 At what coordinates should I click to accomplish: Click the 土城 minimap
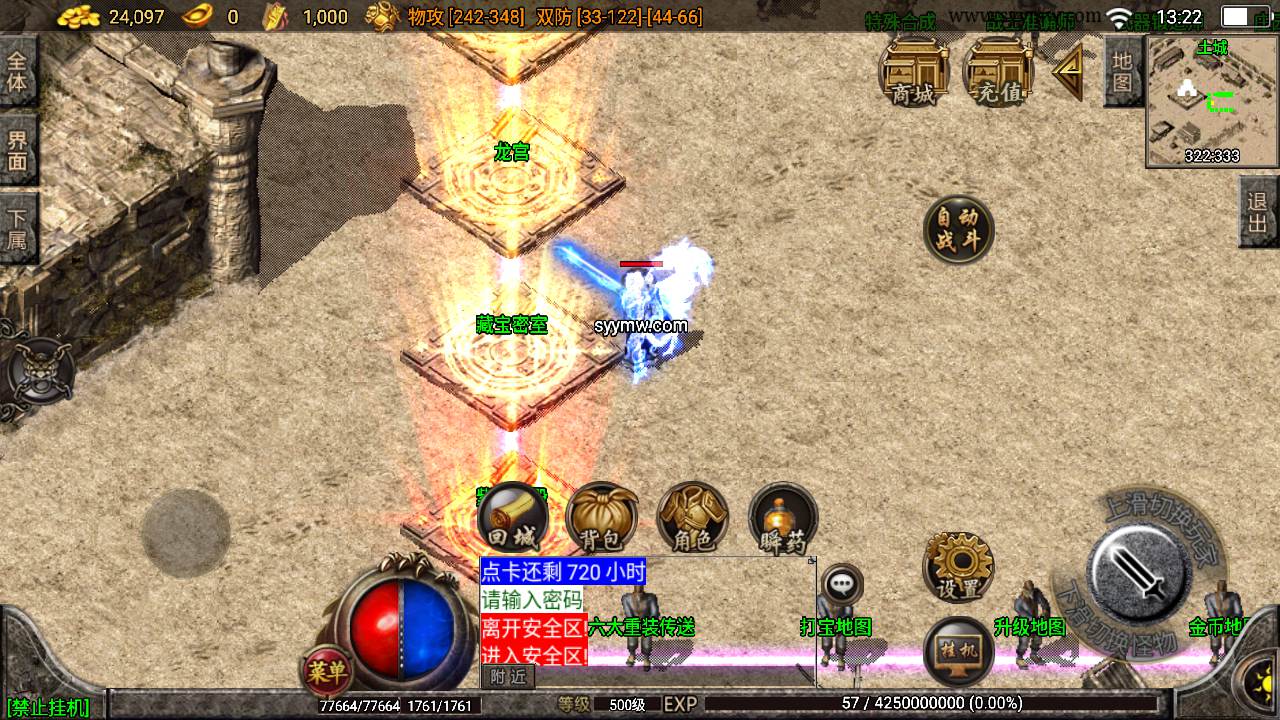pos(1211,100)
